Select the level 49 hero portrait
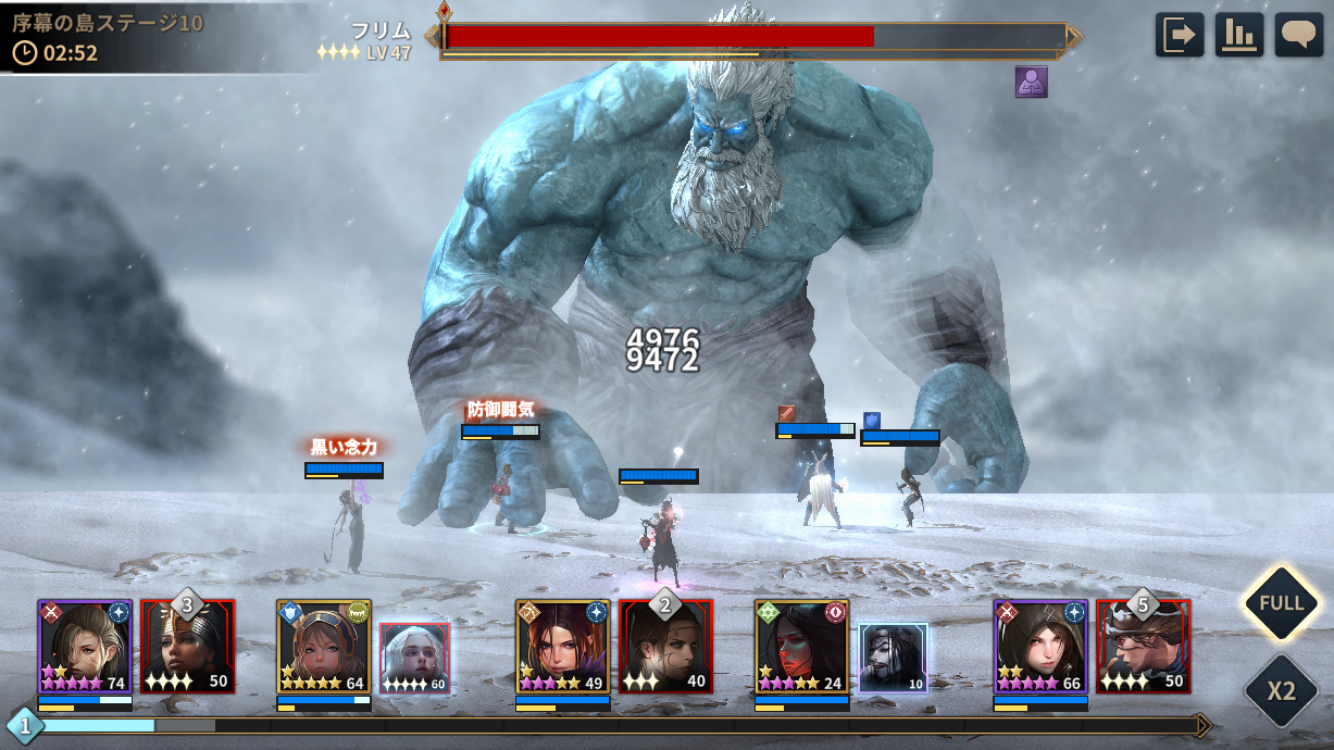 [563, 646]
